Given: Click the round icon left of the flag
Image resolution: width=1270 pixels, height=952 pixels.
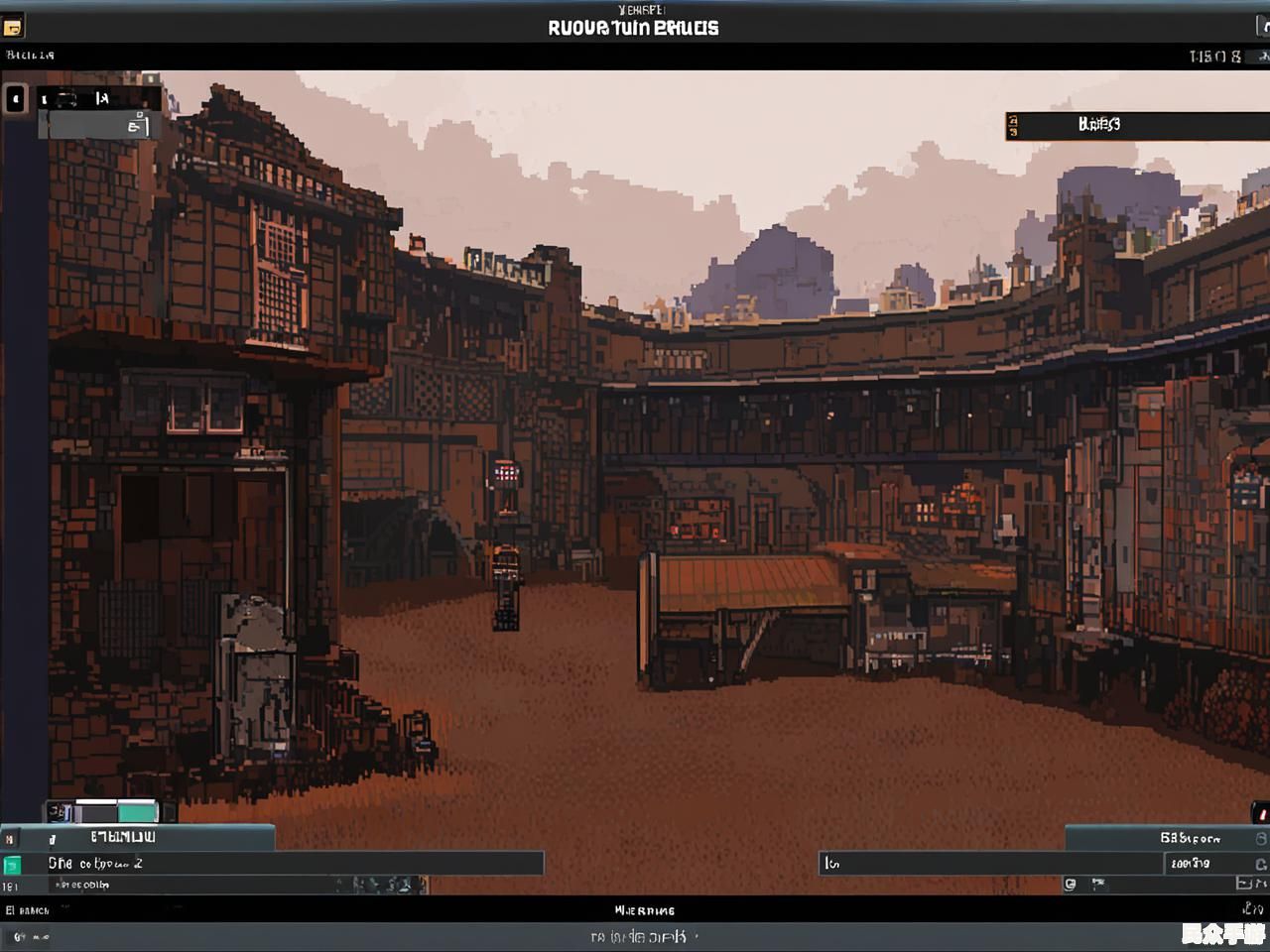Looking at the screenshot, I should tap(1071, 884).
